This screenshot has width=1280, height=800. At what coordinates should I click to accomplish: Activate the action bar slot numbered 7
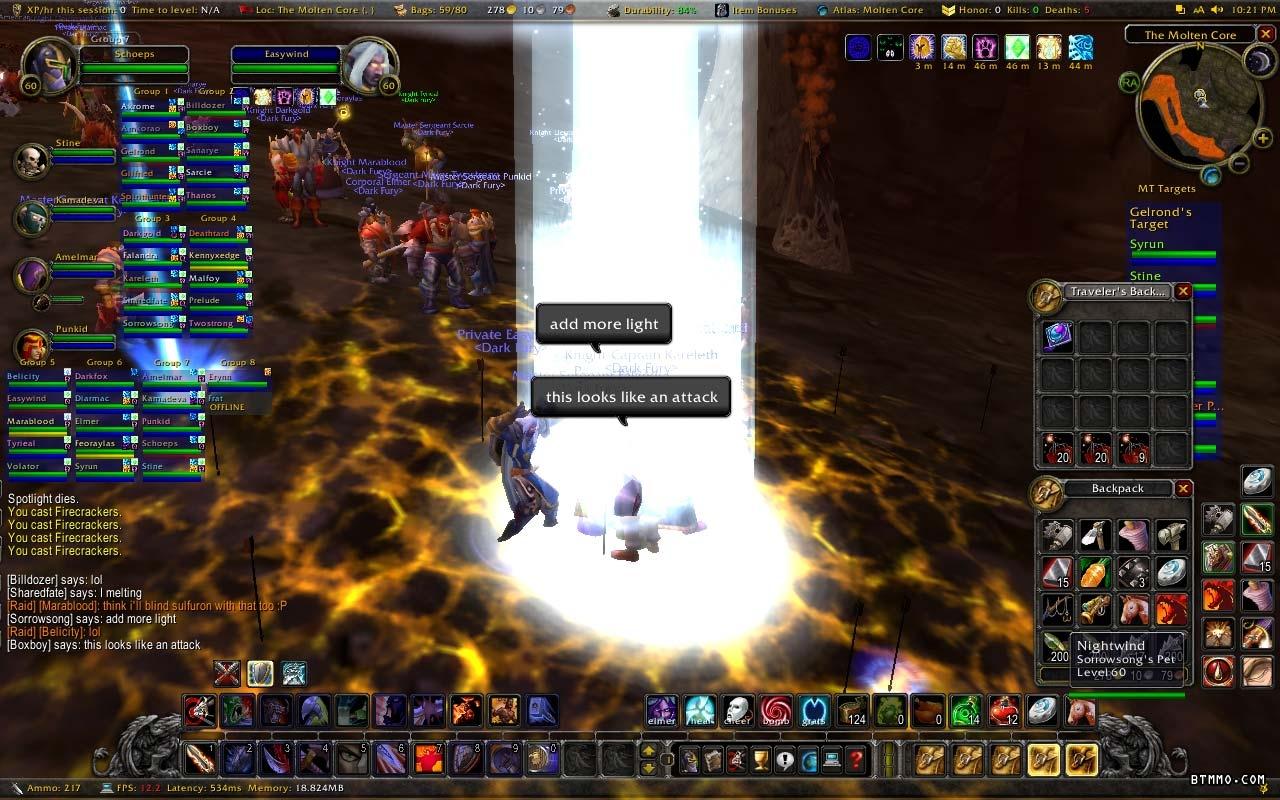pos(428,759)
